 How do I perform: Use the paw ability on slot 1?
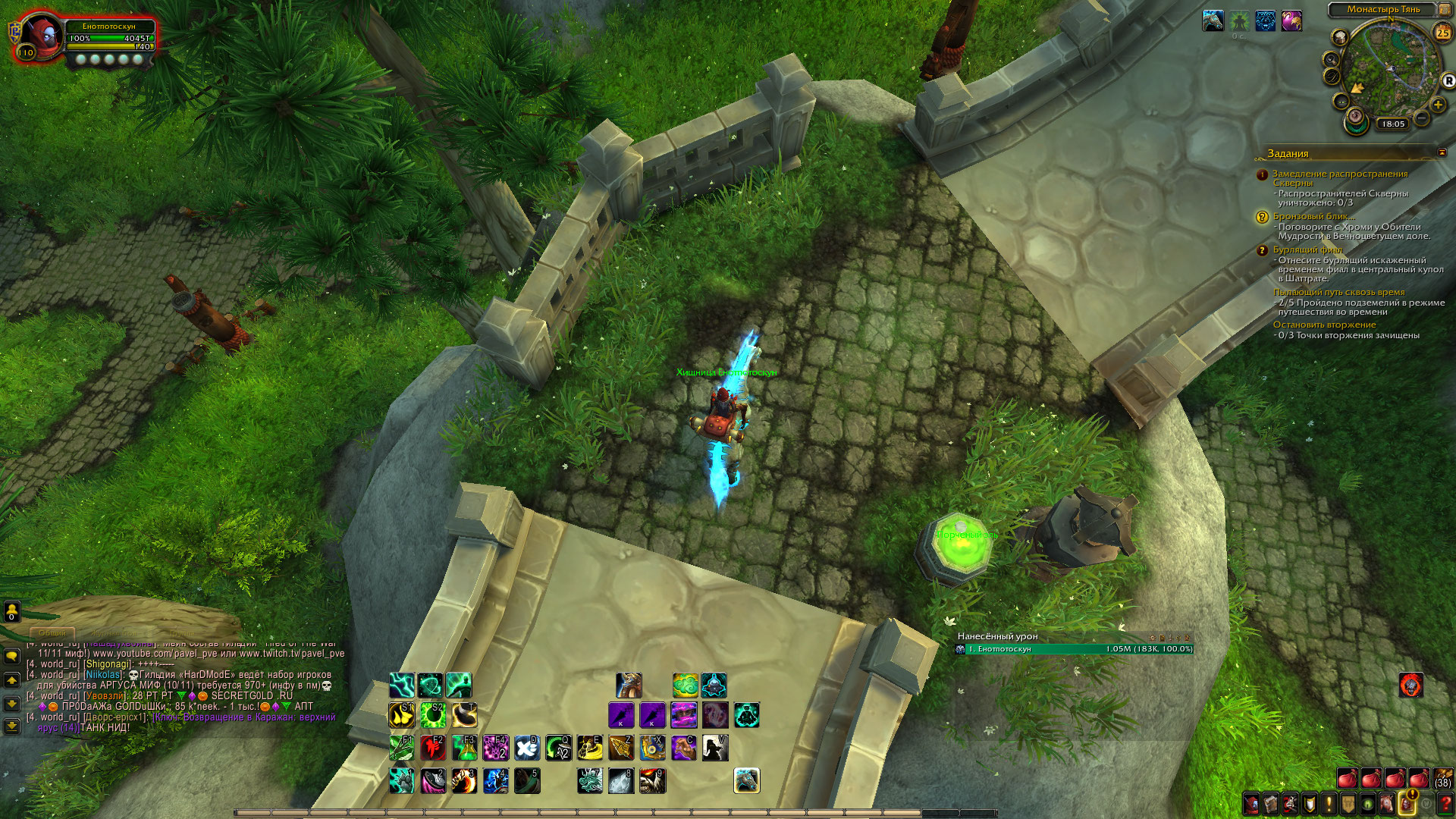pos(402,780)
